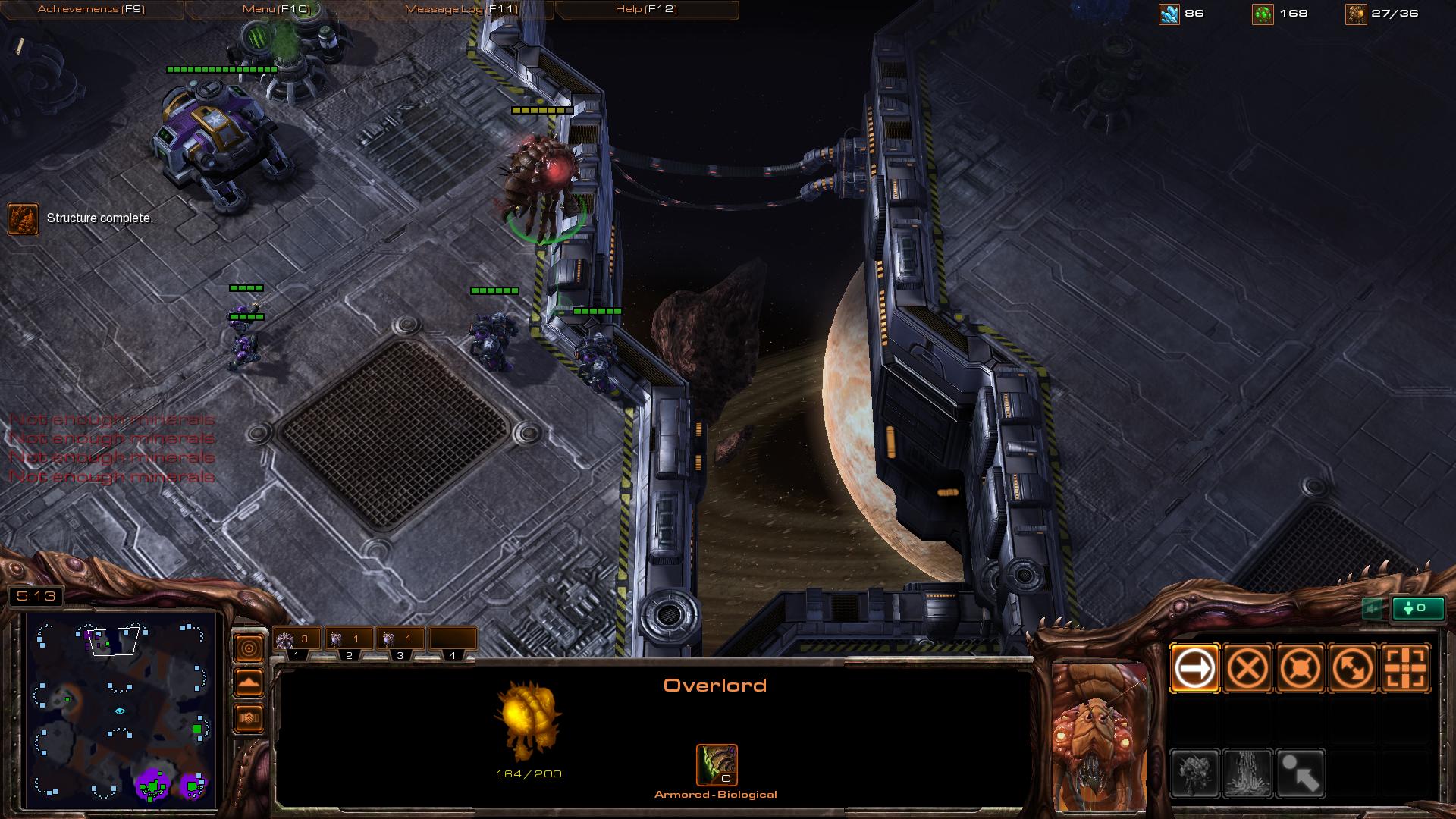Issue the Stop command

coord(1247,669)
